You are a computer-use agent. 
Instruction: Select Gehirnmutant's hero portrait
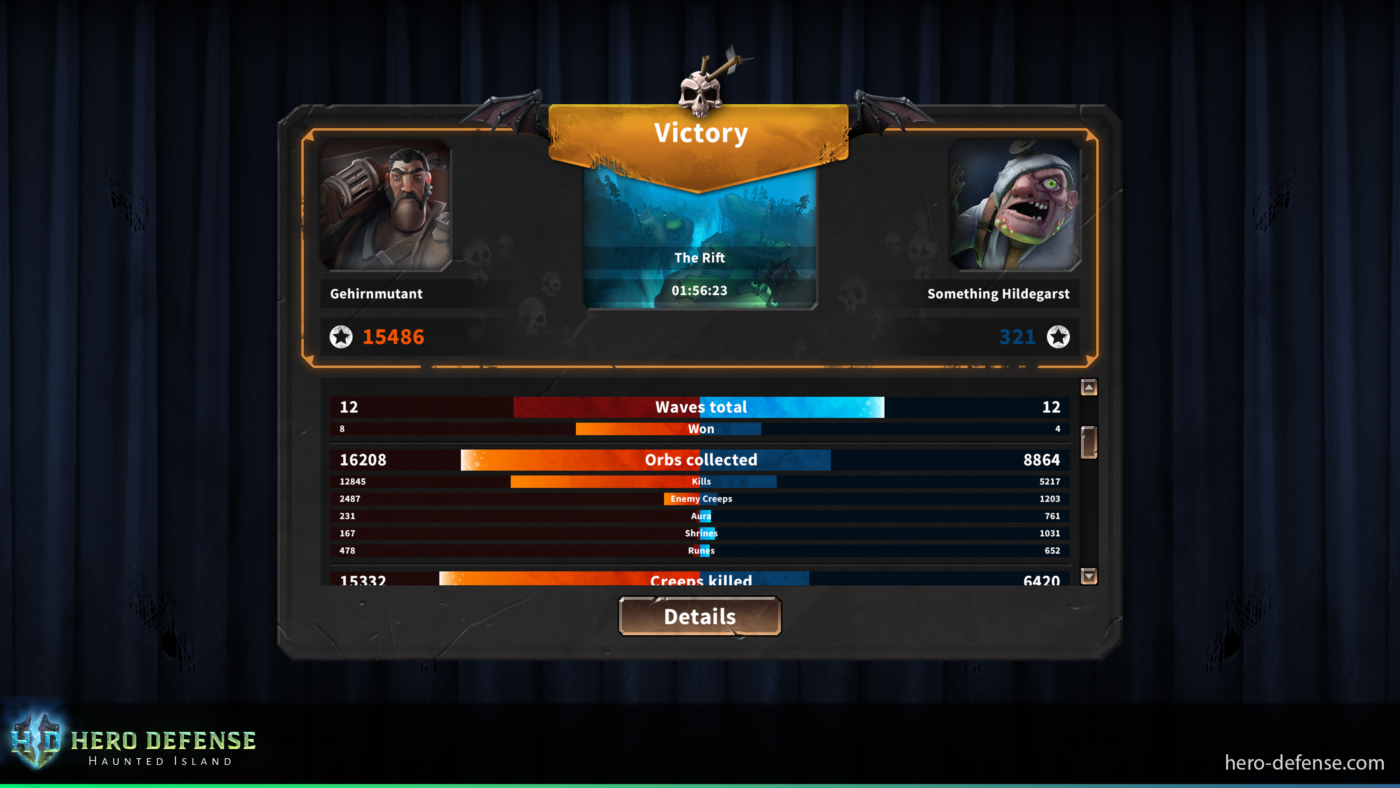(x=386, y=205)
